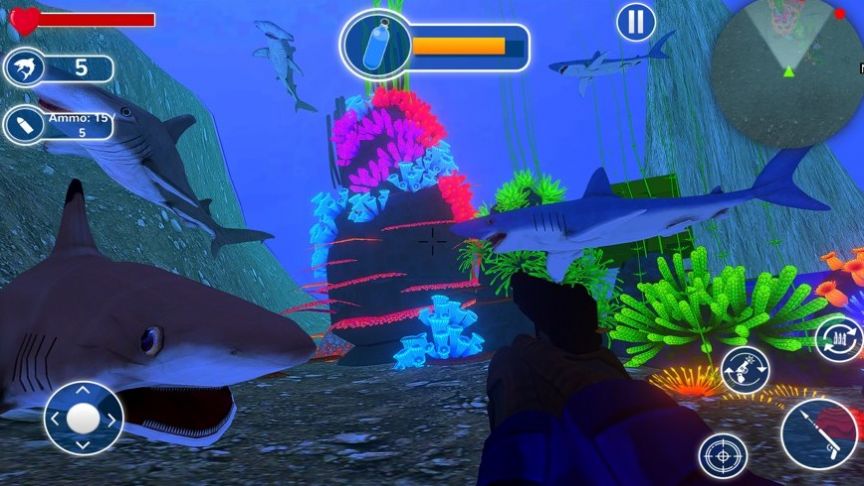Viewport: 864px width, 486px height.
Task: Reload ammo with the bullets button
Action: (837, 339)
